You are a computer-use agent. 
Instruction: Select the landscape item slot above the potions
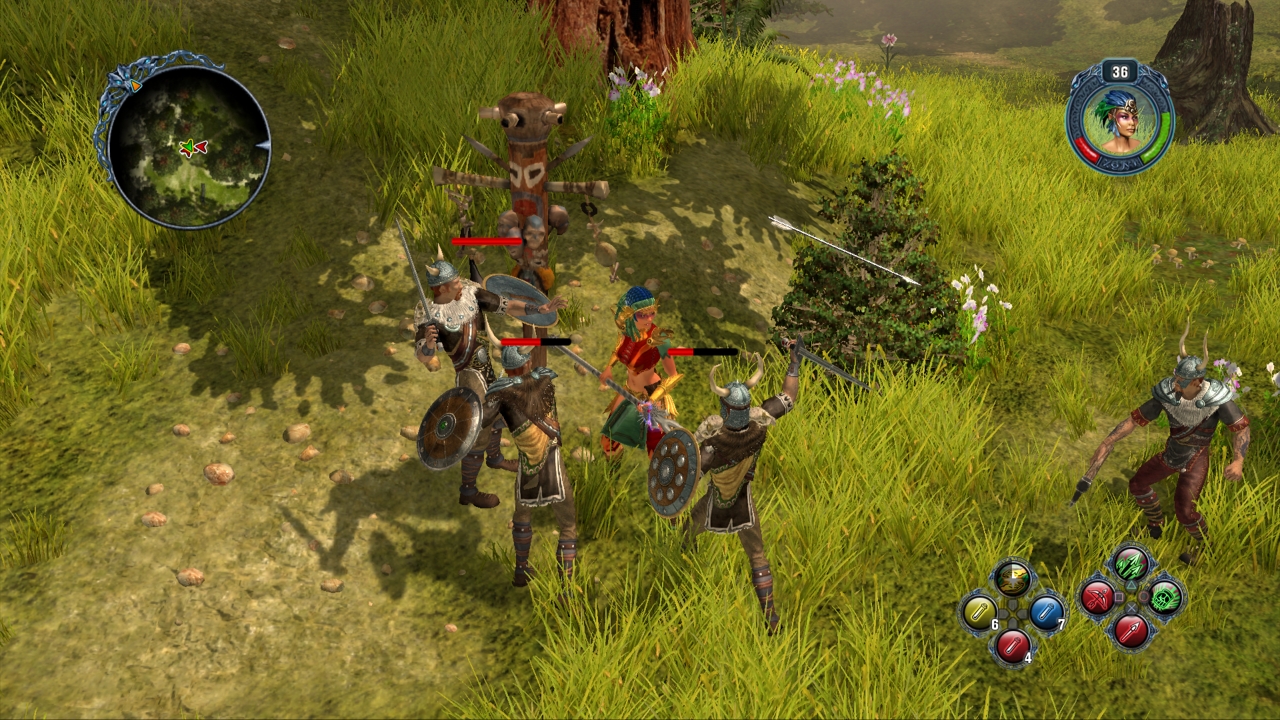pos(1012,577)
